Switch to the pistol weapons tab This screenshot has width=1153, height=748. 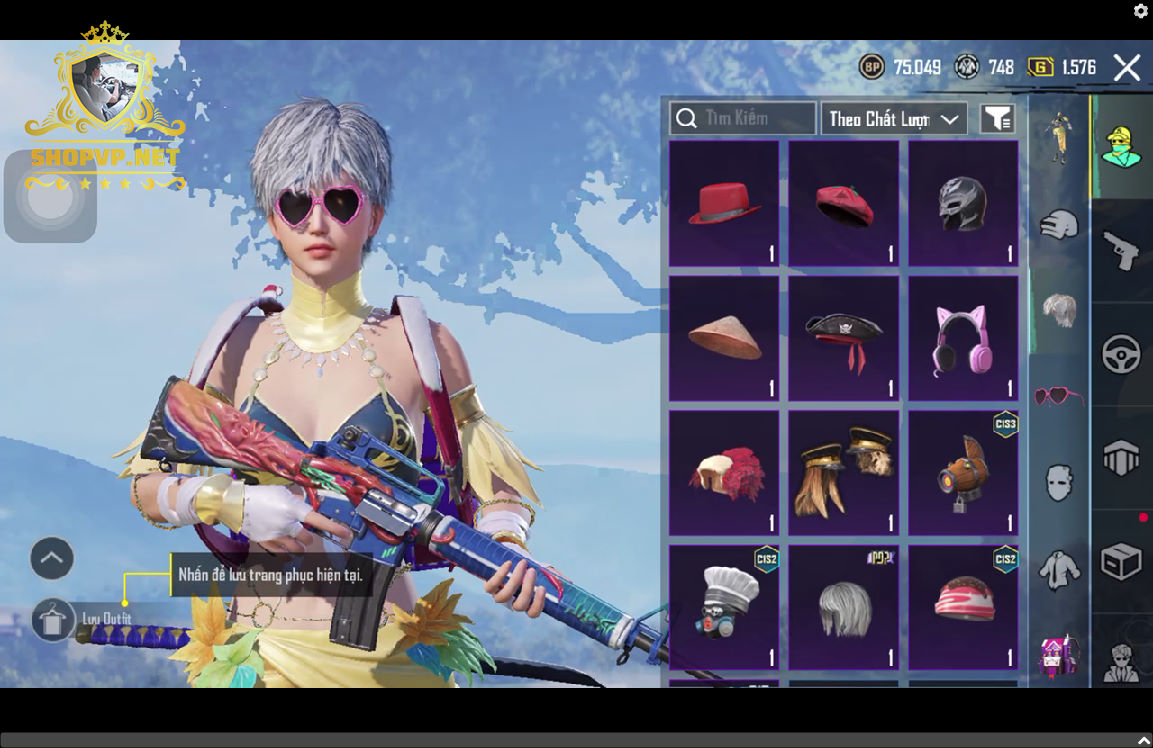1121,250
